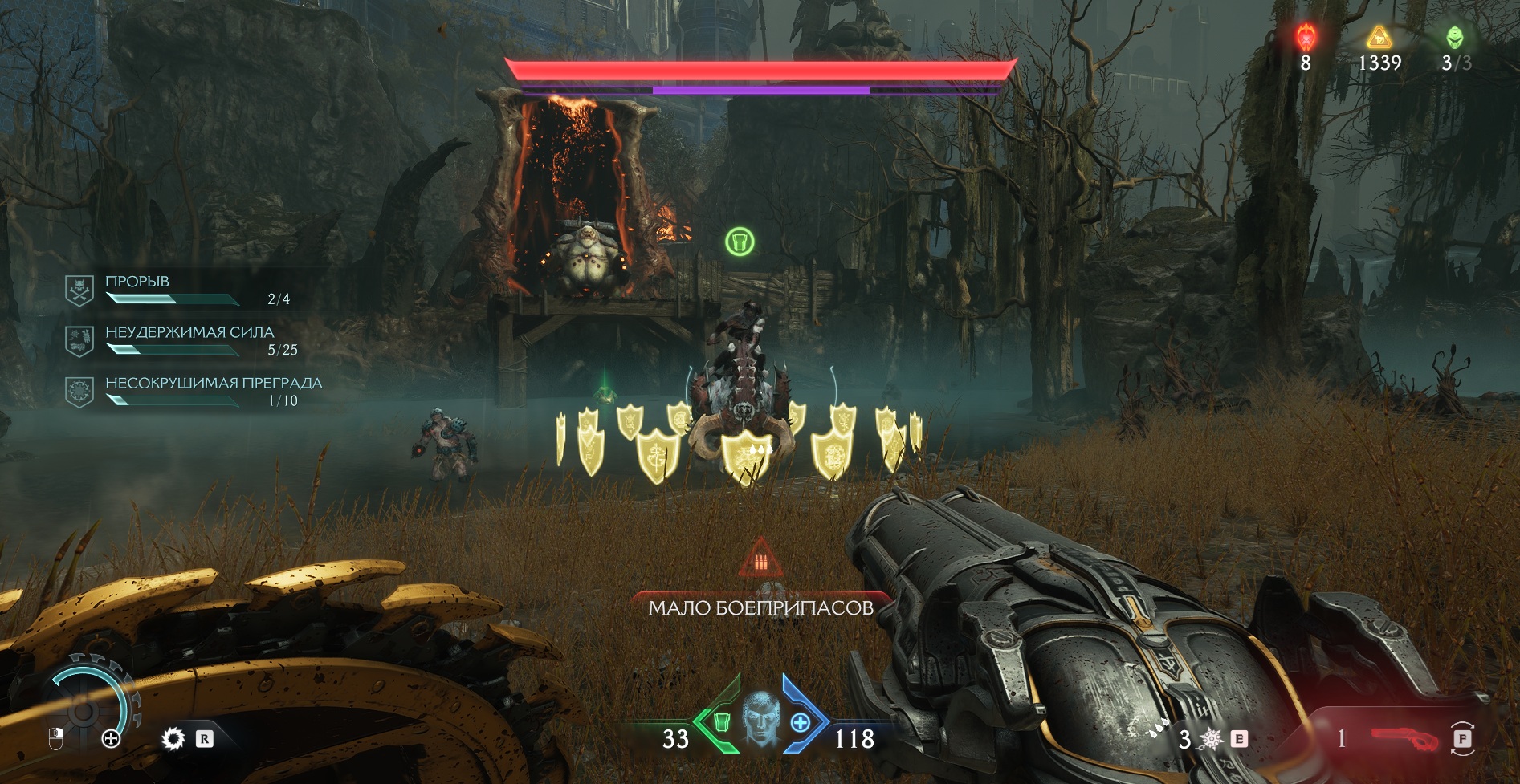The height and width of the screenshot is (784, 1520).
Task: Select the gear-shaped shield rune icon
Action: (173, 738)
